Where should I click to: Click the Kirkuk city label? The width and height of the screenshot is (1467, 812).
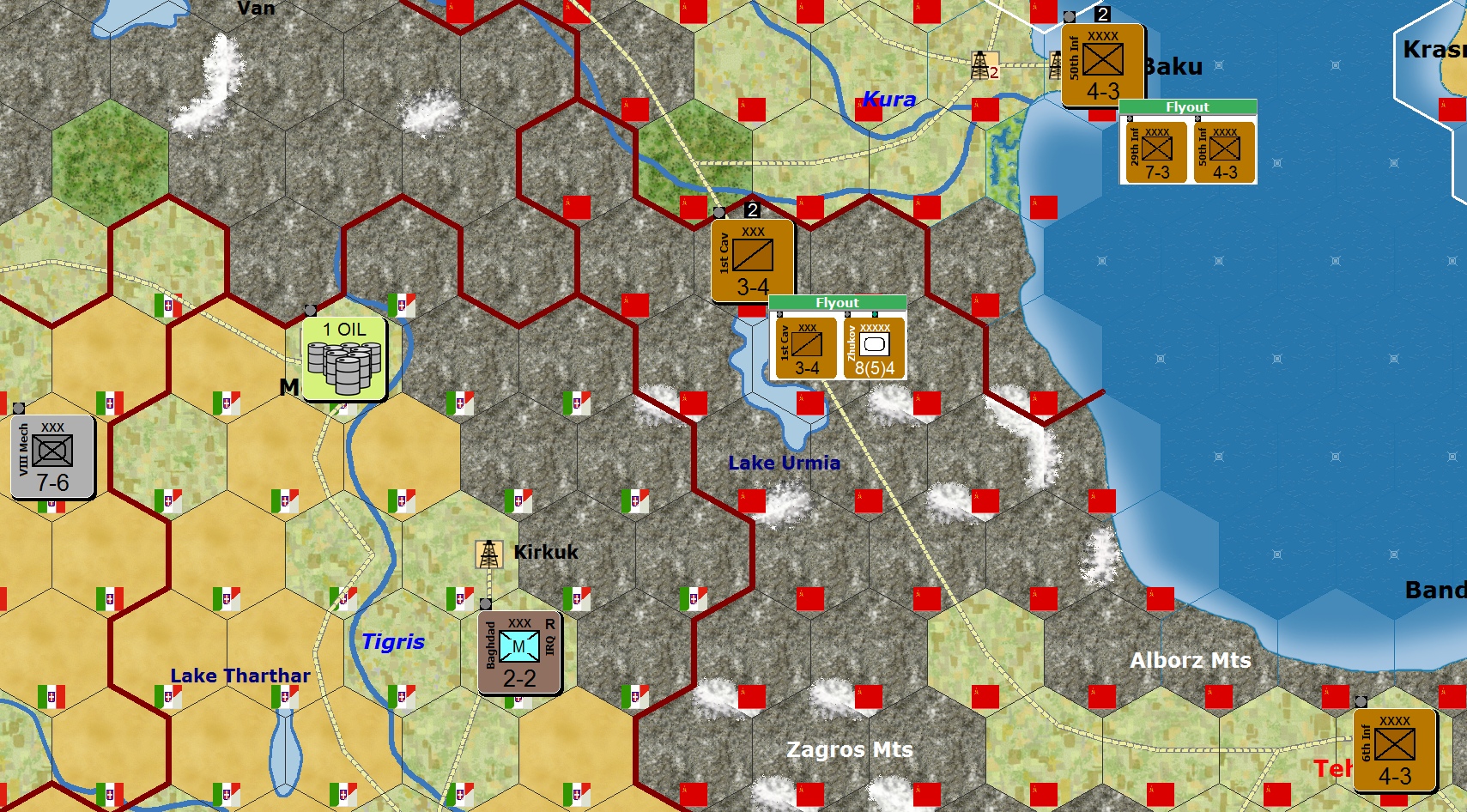pyautogui.click(x=544, y=552)
